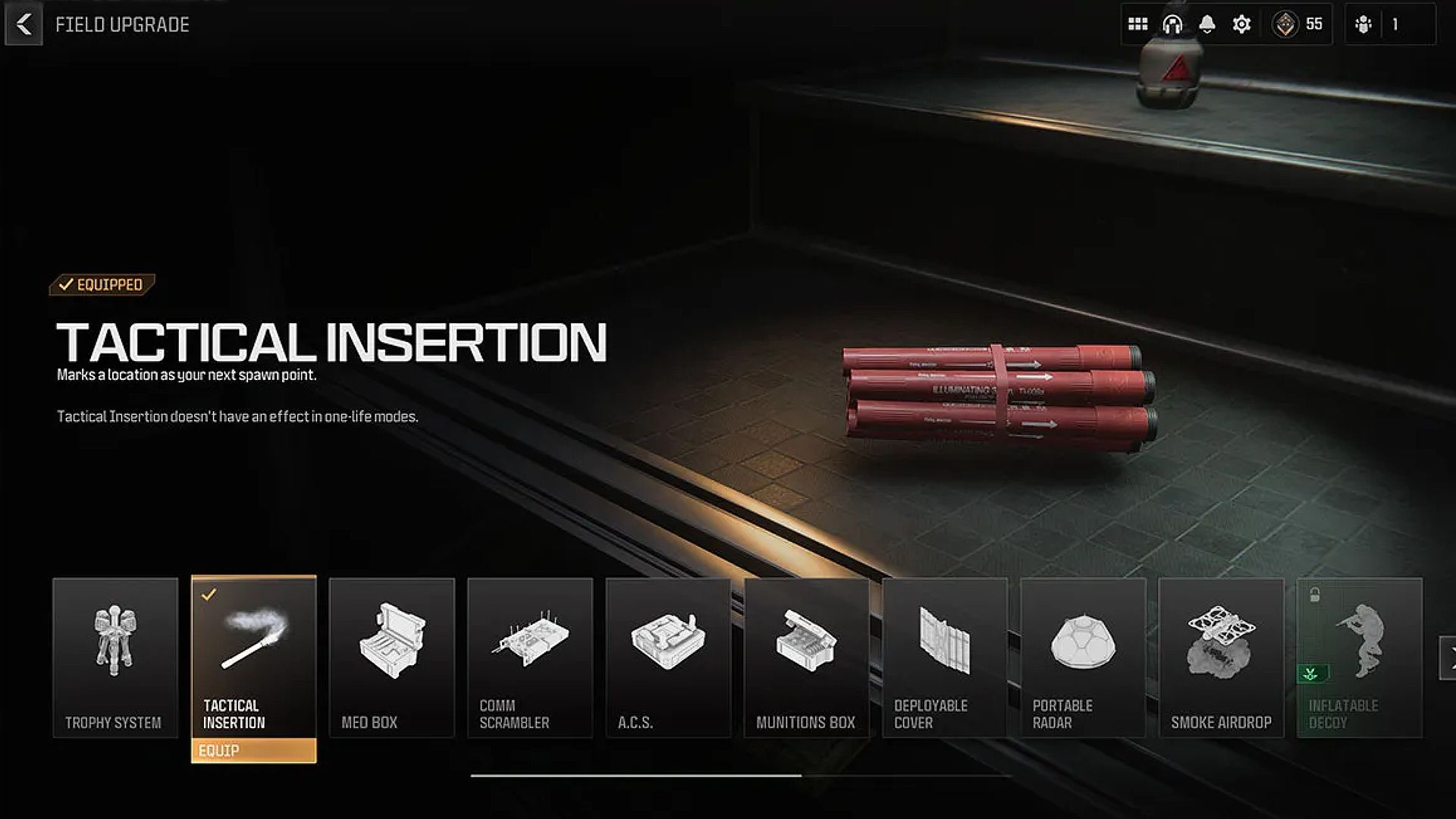Open notifications via the bell icon
This screenshot has width=1456, height=819.
[1207, 22]
